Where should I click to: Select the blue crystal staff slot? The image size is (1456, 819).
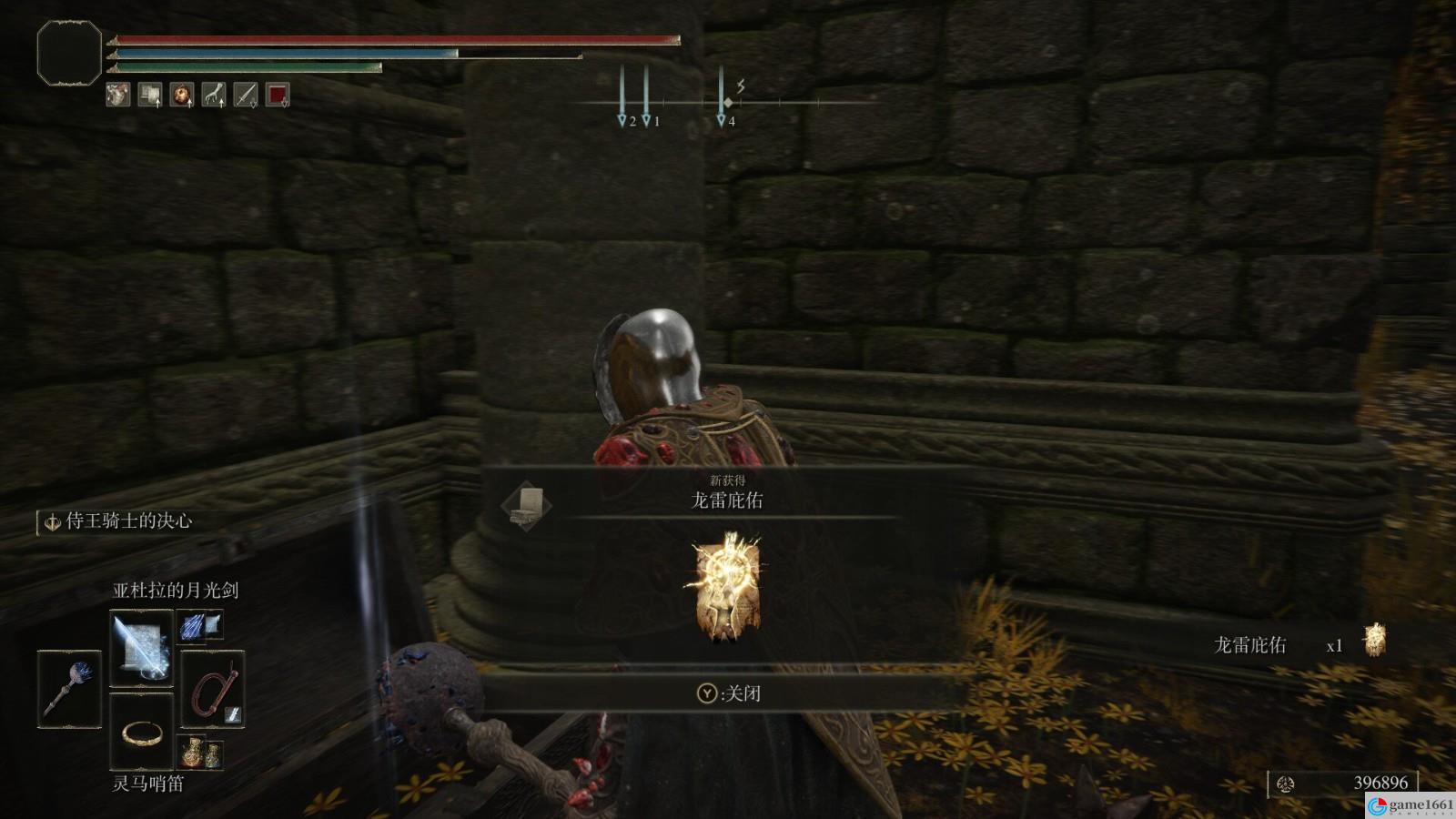tap(69, 689)
